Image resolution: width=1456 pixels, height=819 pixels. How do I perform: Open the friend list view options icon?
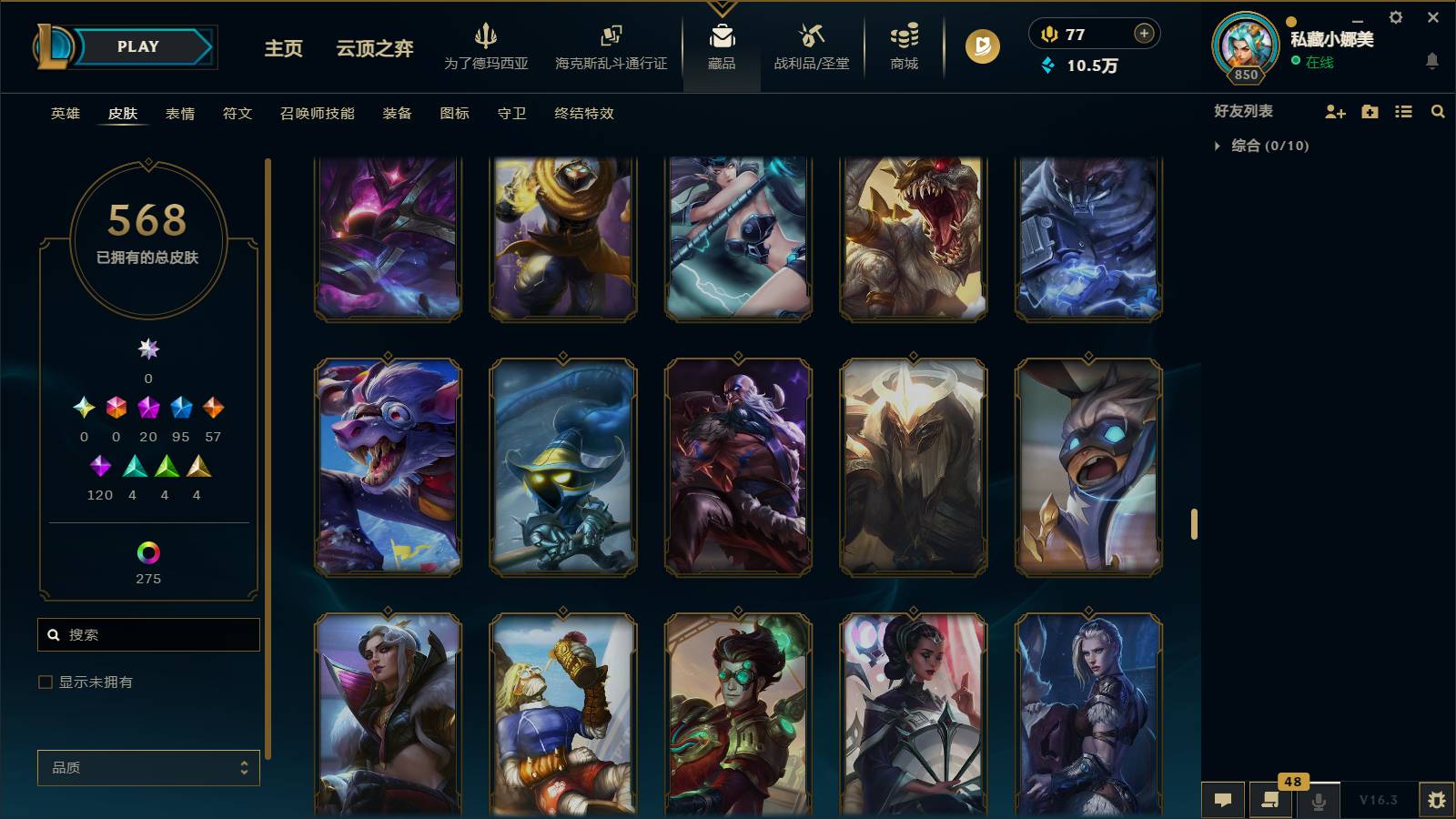pyautogui.click(x=1404, y=111)
